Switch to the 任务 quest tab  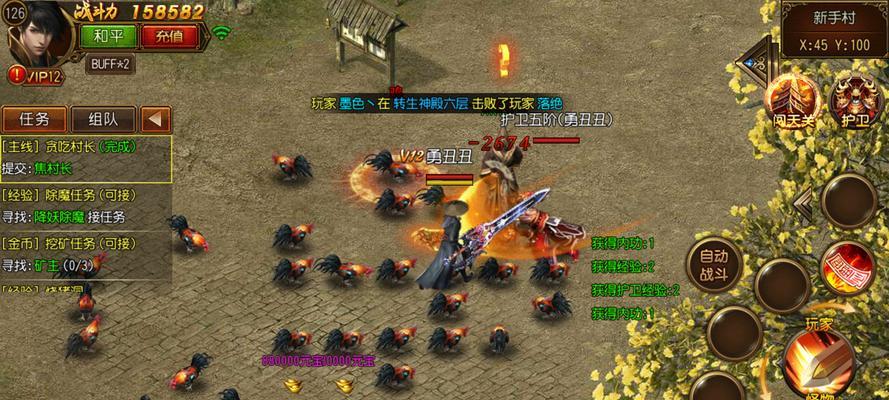(34, 119)
